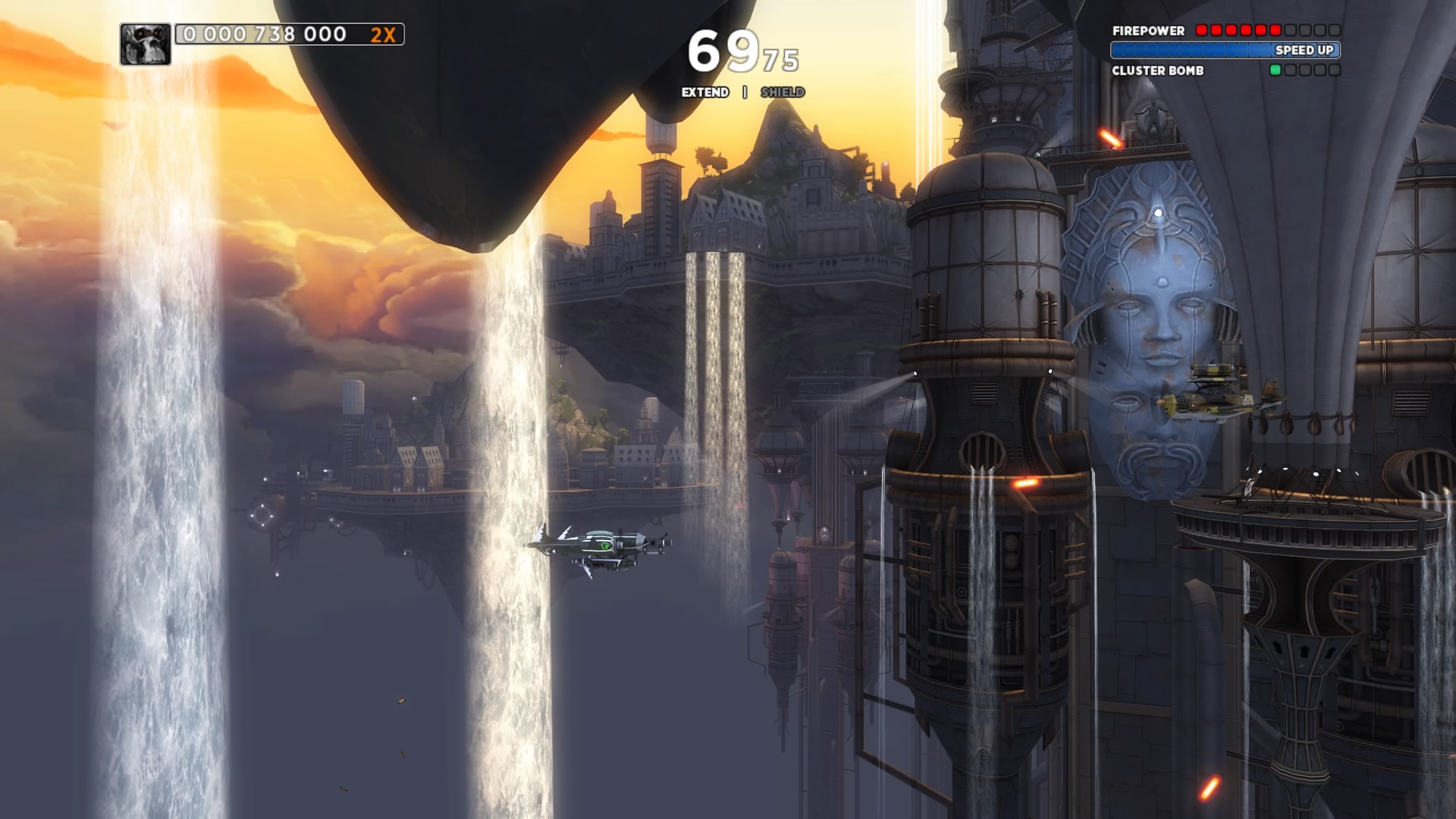Viewport: 1456px width, 819px height.
Task: Click the skull pilot portrait icon
Action: pyautogui.click(x=145, y=44)
